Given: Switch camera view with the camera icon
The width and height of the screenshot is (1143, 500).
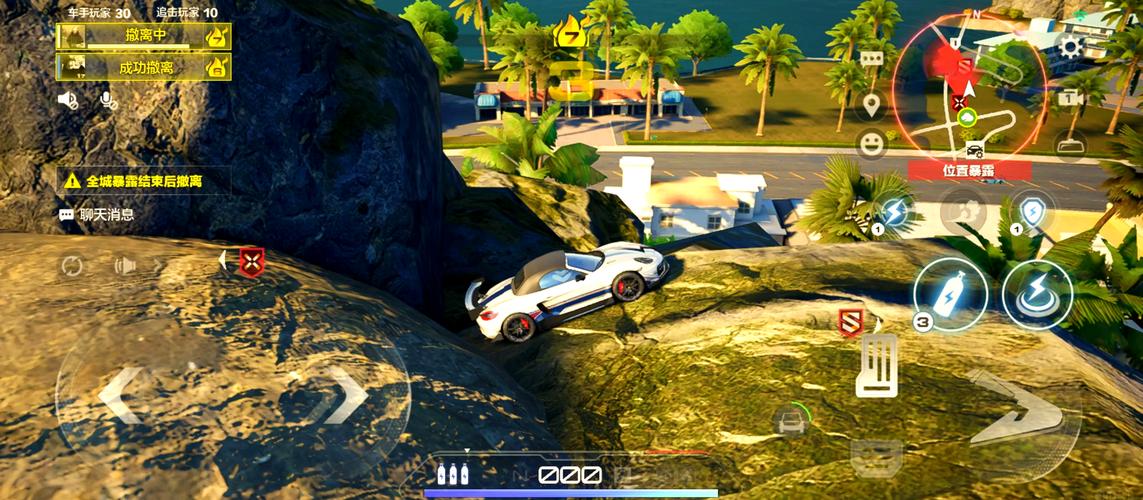Looking at the screenshot, I should click(1070, 98).
